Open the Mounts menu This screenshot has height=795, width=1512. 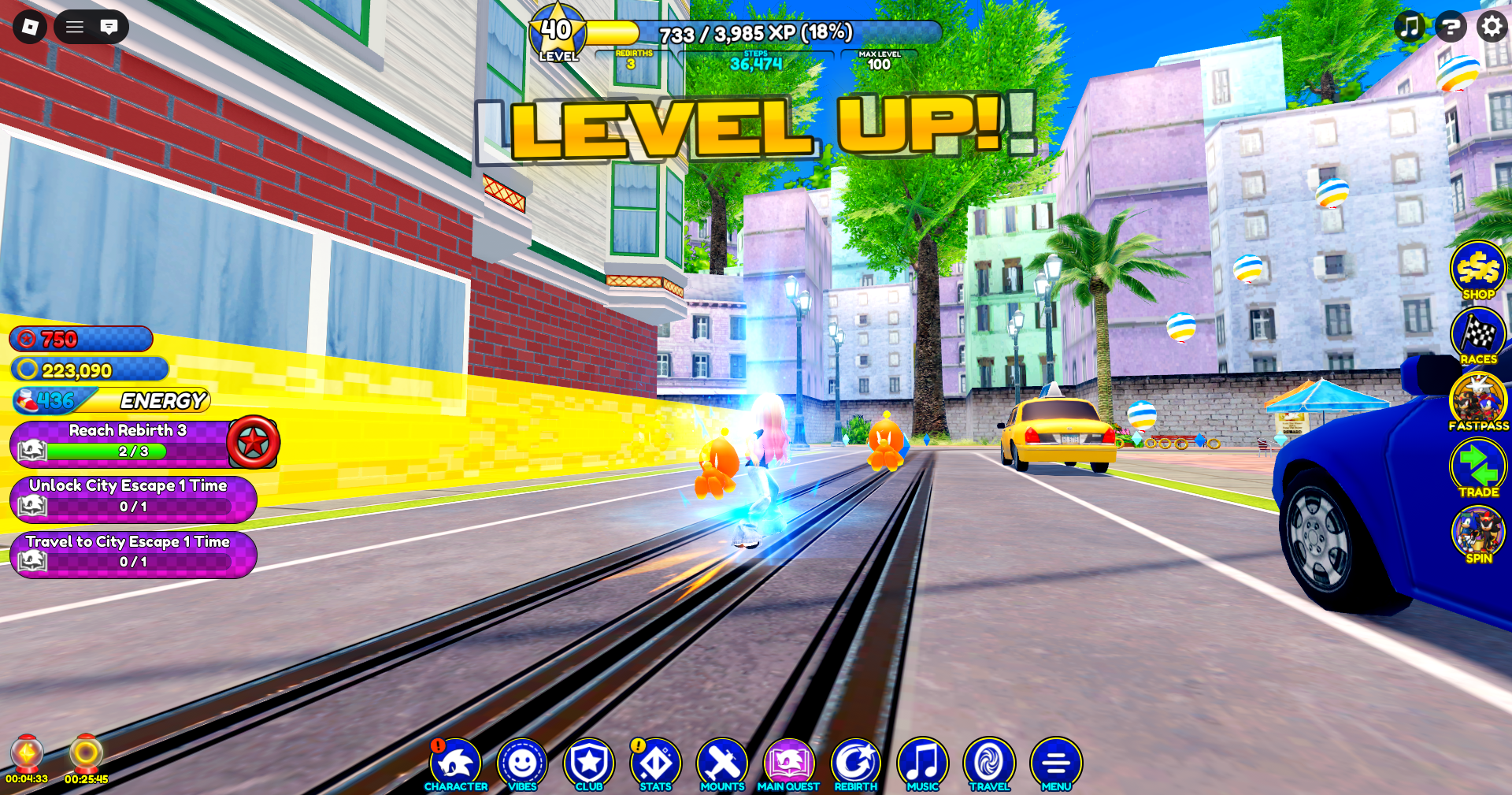tap(722, 763)
